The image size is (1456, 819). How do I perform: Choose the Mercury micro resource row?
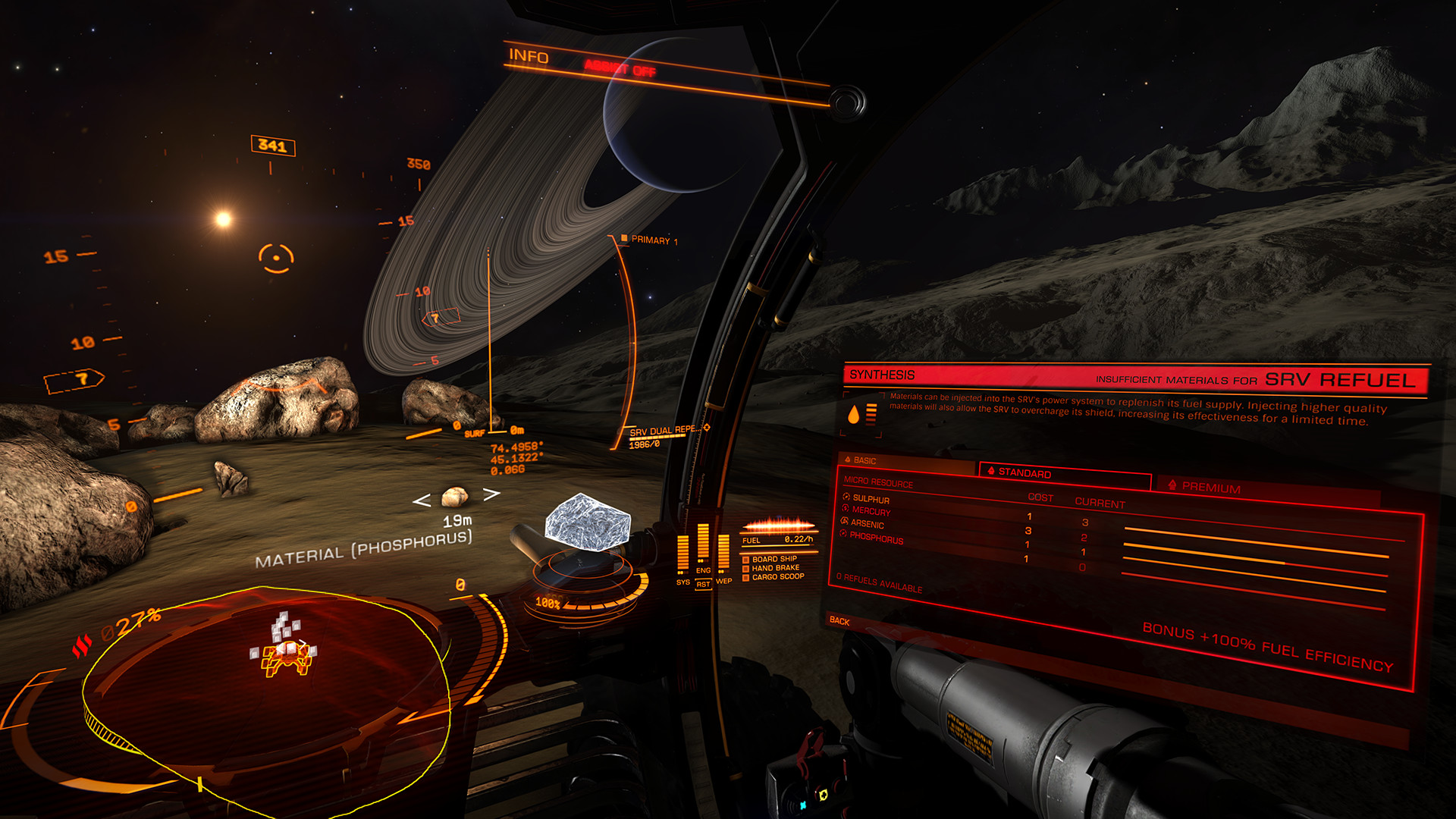[871, 511]
